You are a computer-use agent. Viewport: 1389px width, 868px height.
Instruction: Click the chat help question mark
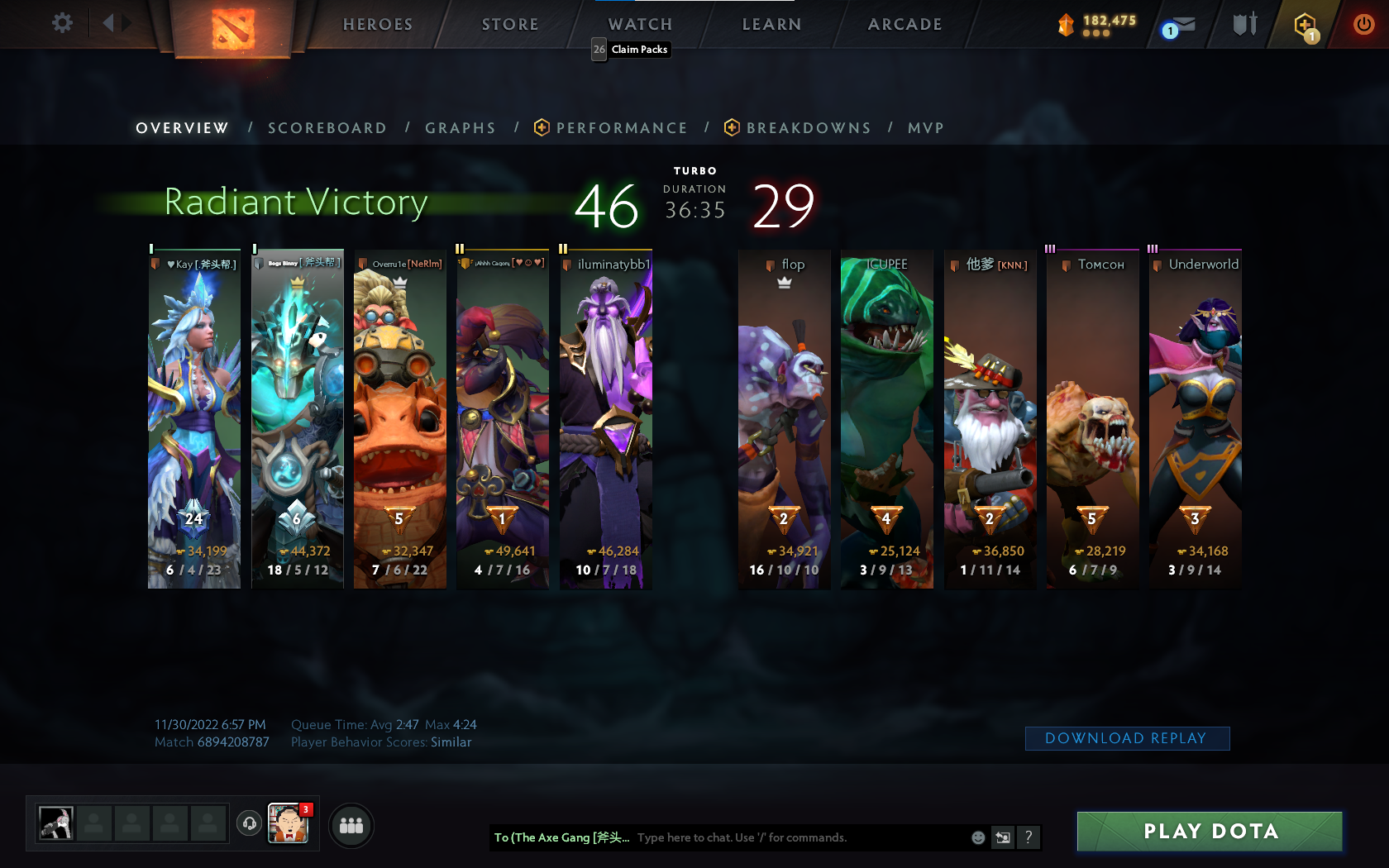pyautogui.click(x=1028, y=837)
